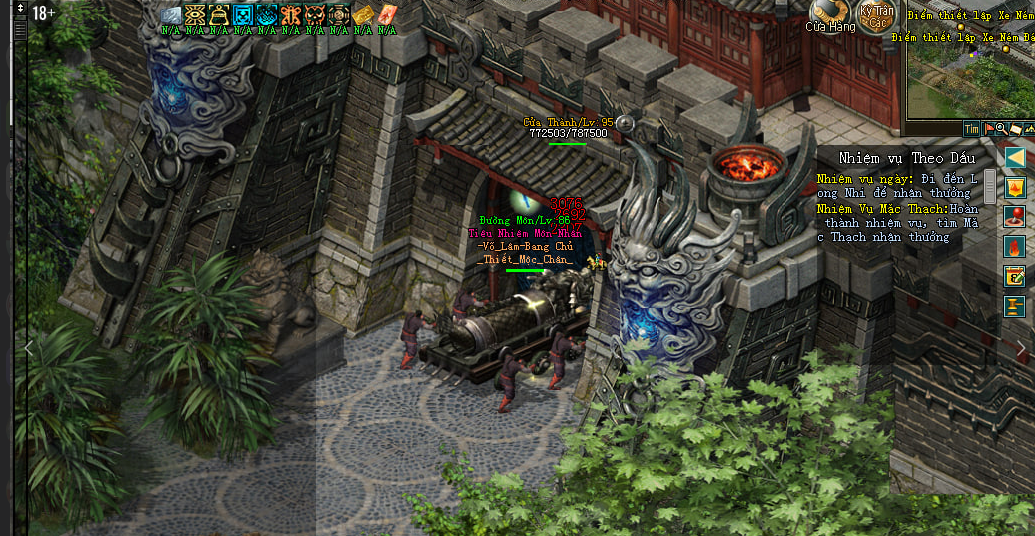1035x536 pixels.
Task: Click the golden eye buff icon
Action: click(195, 15)
